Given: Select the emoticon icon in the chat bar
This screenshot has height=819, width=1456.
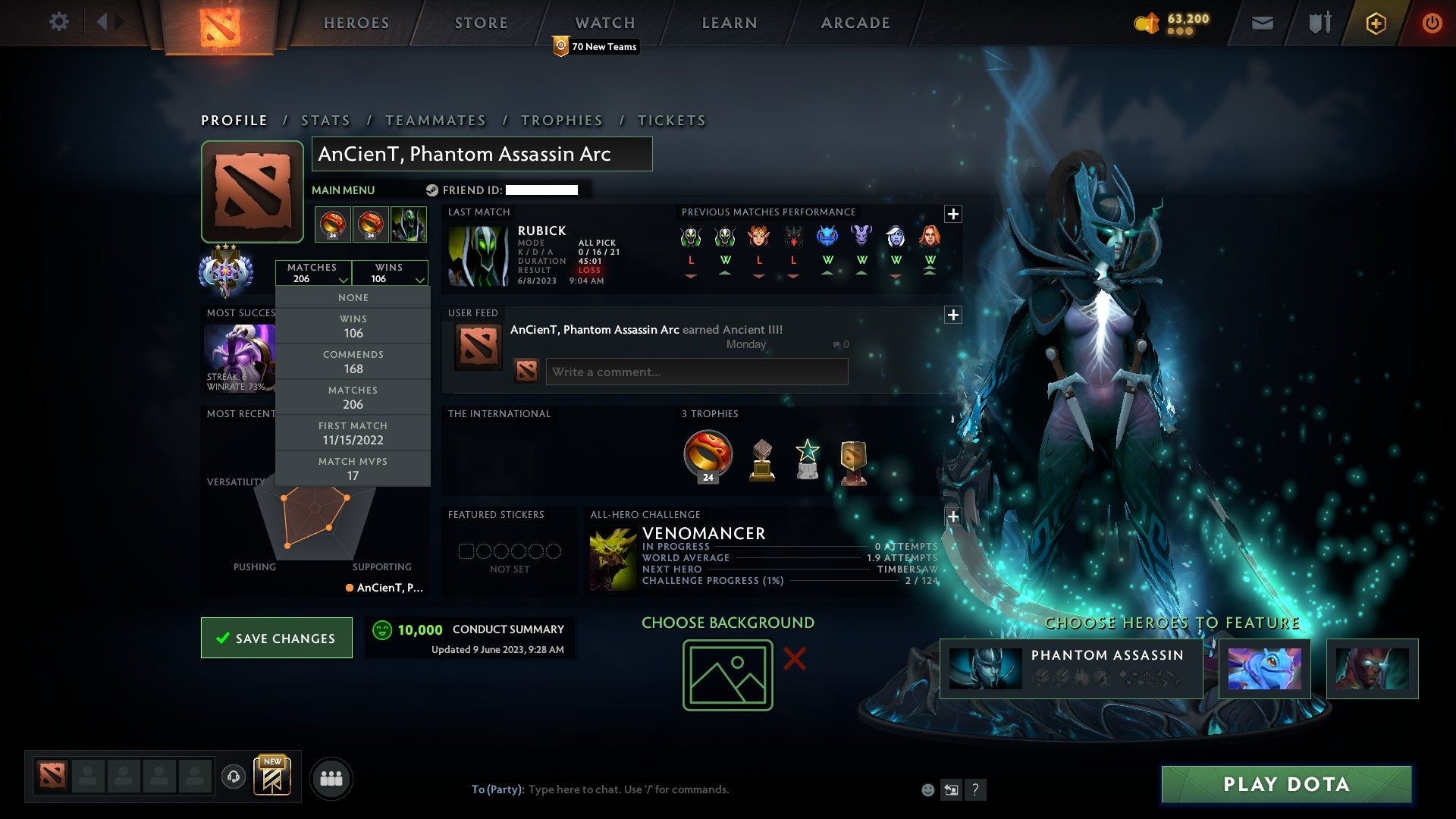Looking at the screenshot, I should (x=927, y=789).
